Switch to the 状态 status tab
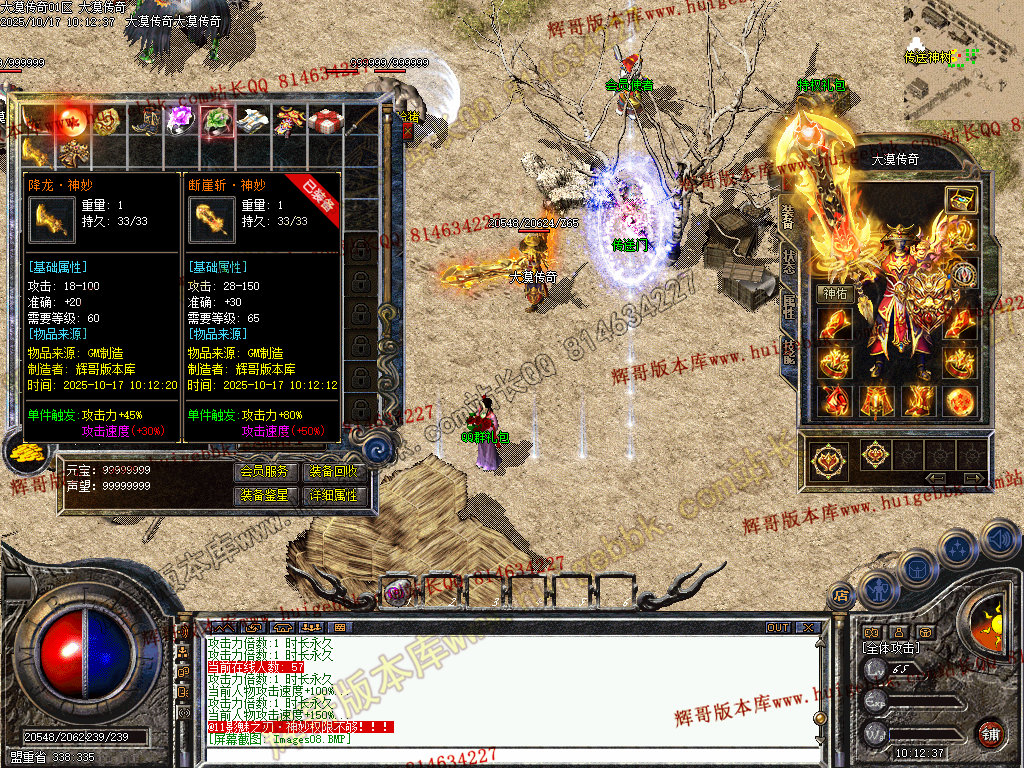 [788, 255]
